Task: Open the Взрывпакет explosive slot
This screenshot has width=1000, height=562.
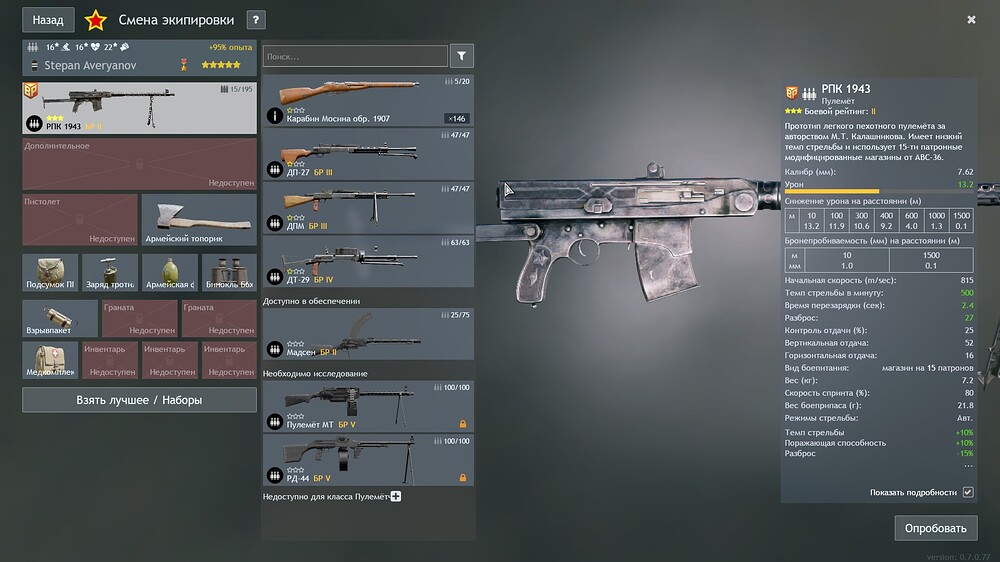Action: 60,318
